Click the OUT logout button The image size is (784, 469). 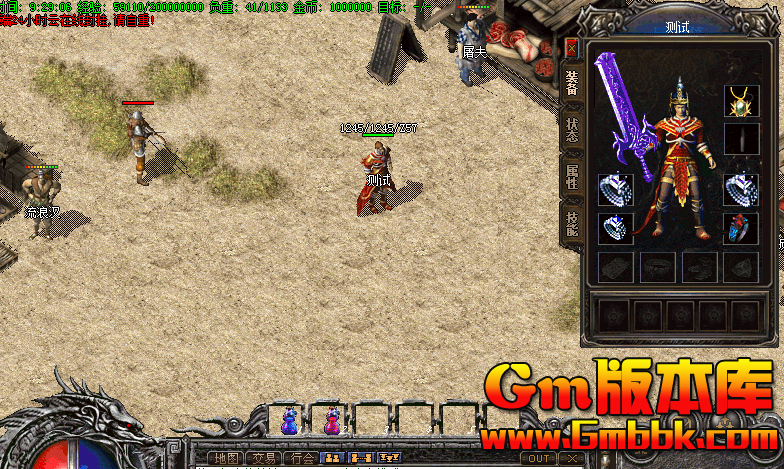pos(538,458)
